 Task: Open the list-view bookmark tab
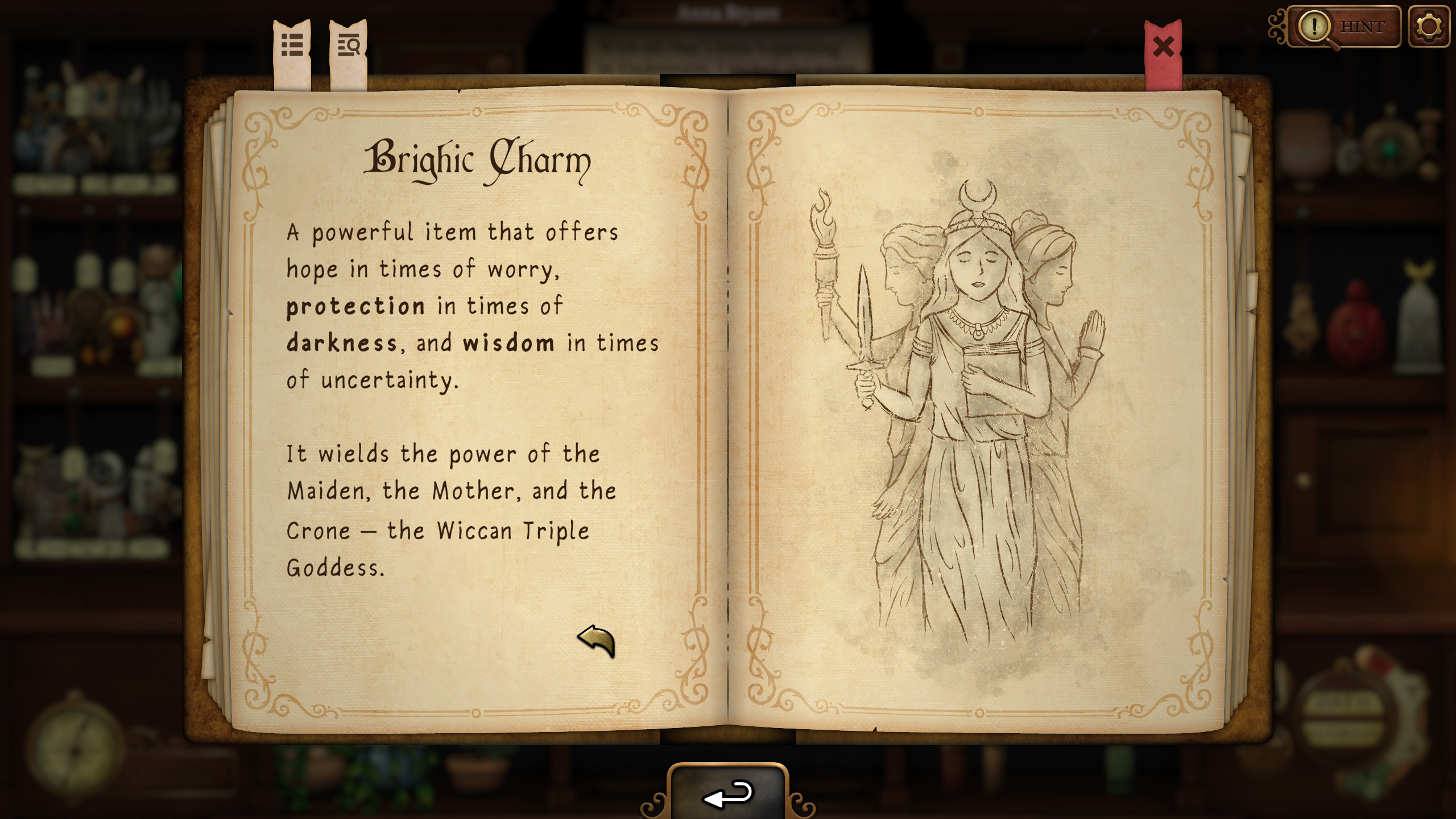coord(292,45)
